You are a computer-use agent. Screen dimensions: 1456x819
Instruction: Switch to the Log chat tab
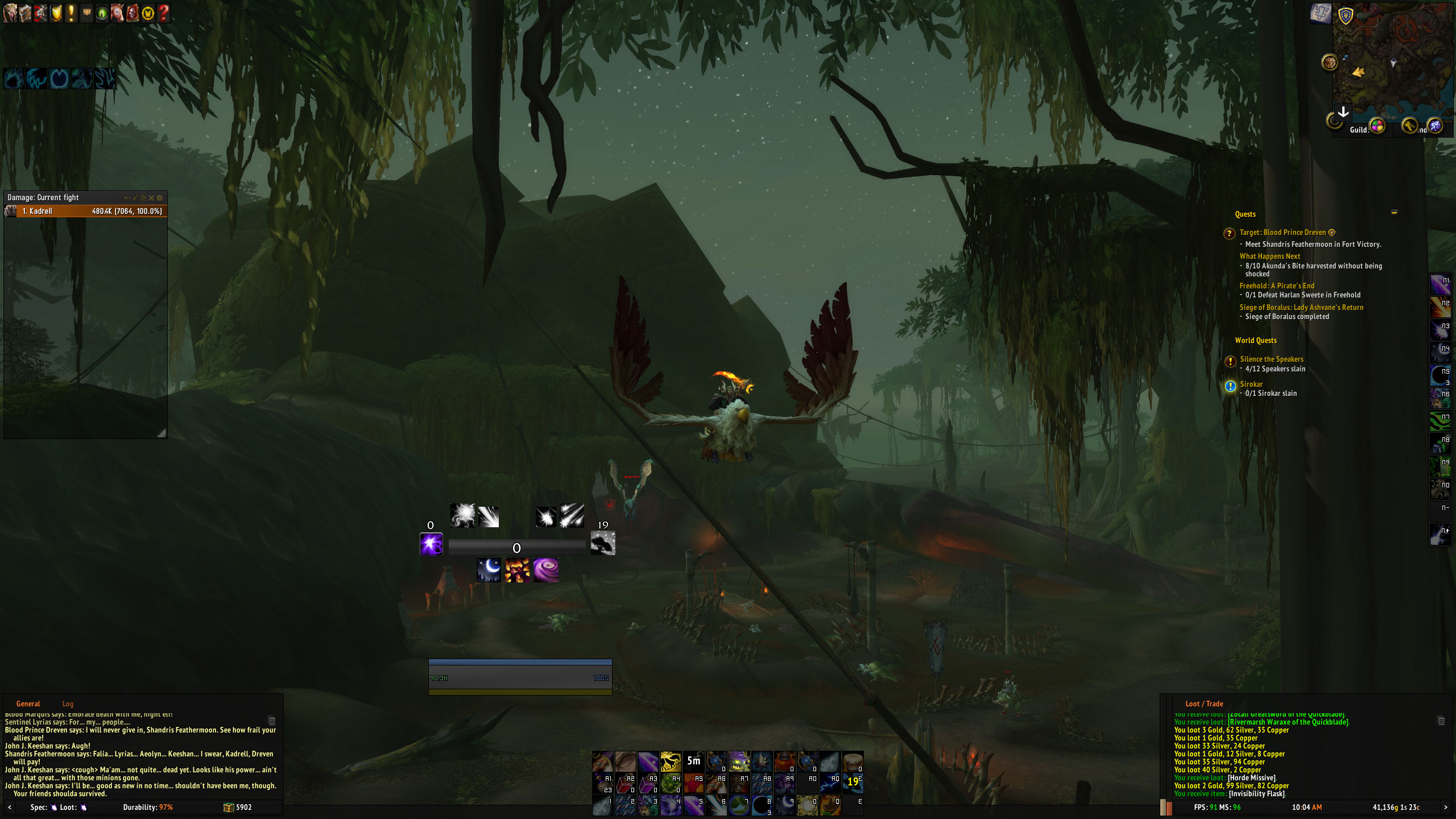point(68,704)
